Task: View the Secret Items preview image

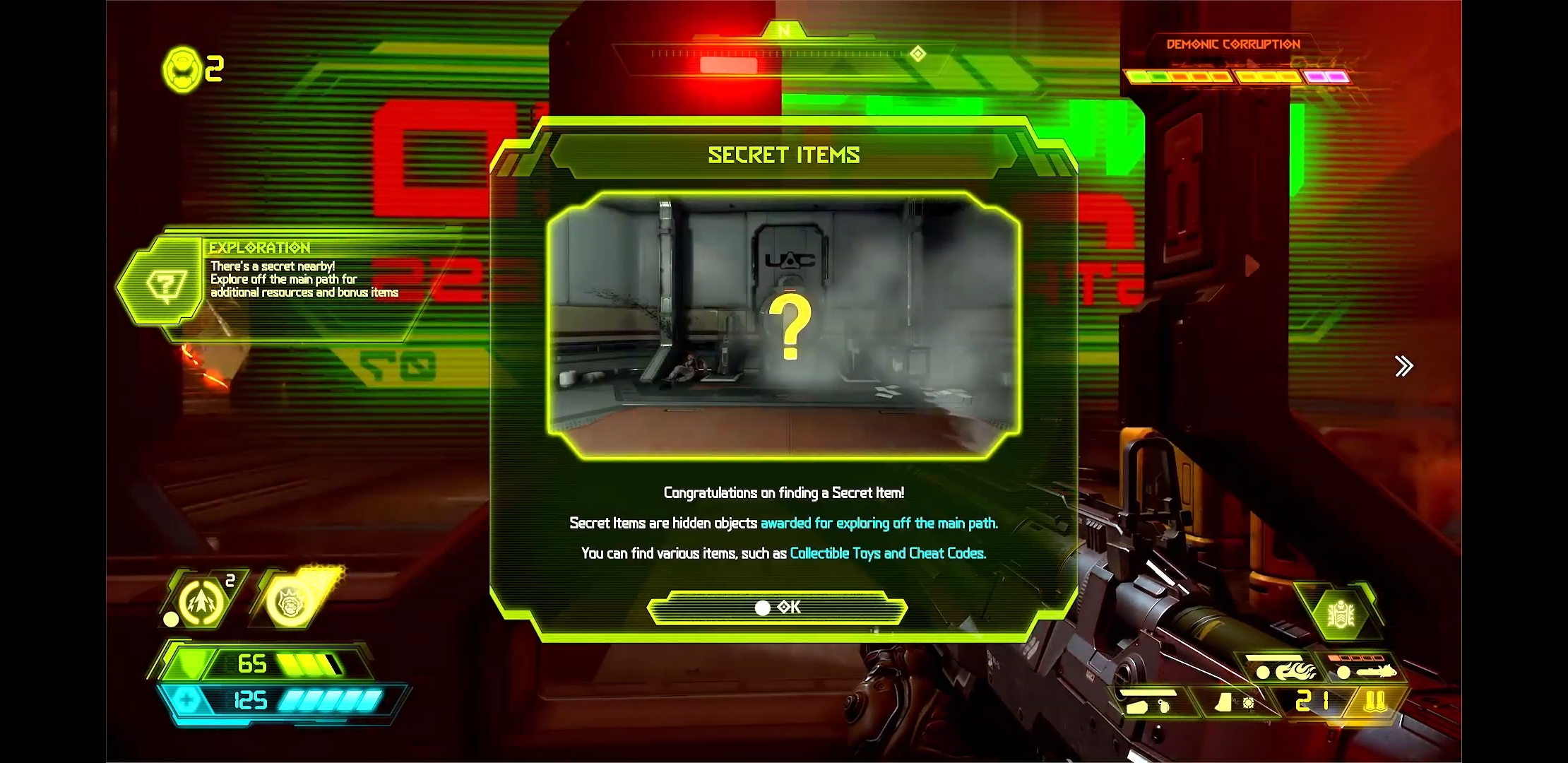Action: tap(783, 325)
